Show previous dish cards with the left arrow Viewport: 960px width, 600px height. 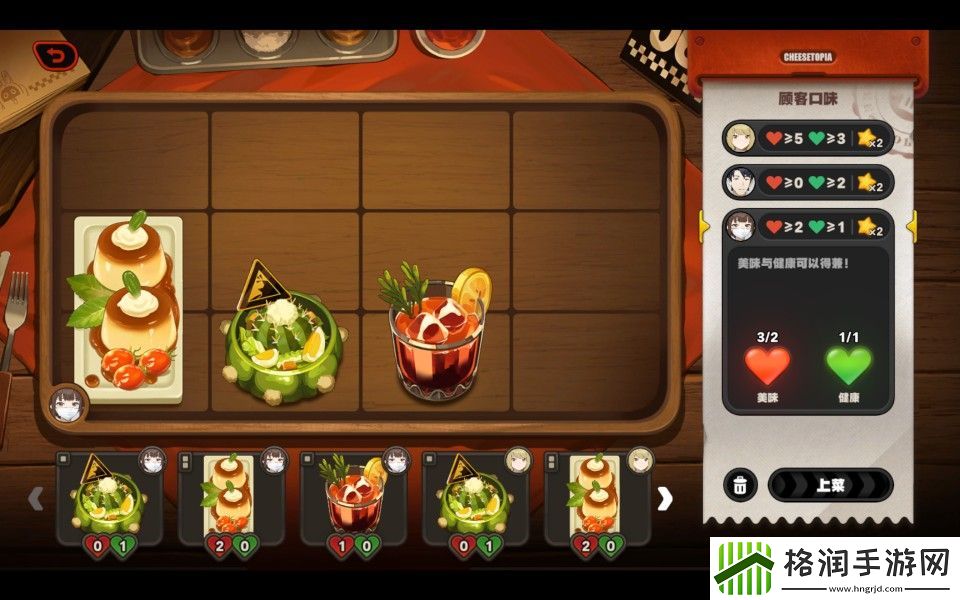(x=36, y=498)
